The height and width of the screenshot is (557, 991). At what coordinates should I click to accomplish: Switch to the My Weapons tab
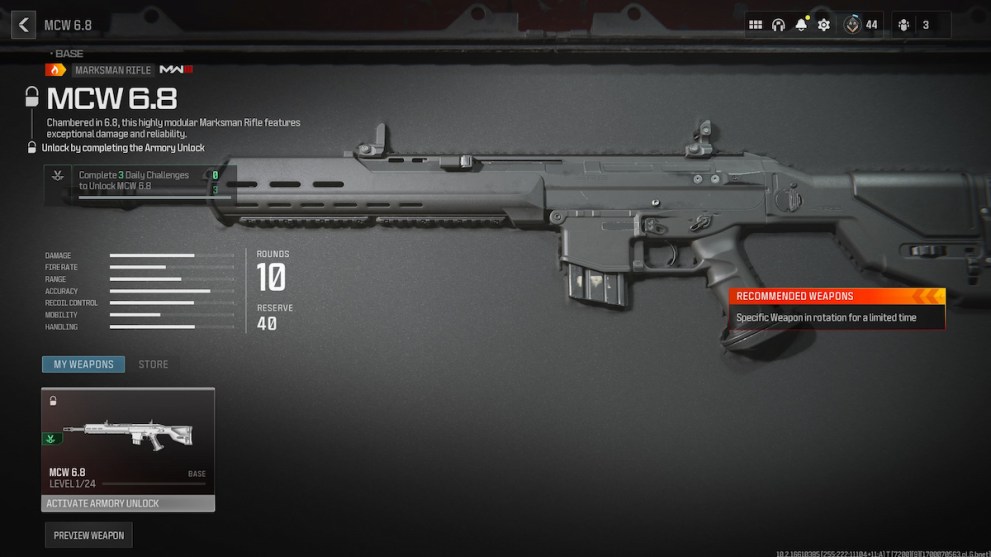83,364
